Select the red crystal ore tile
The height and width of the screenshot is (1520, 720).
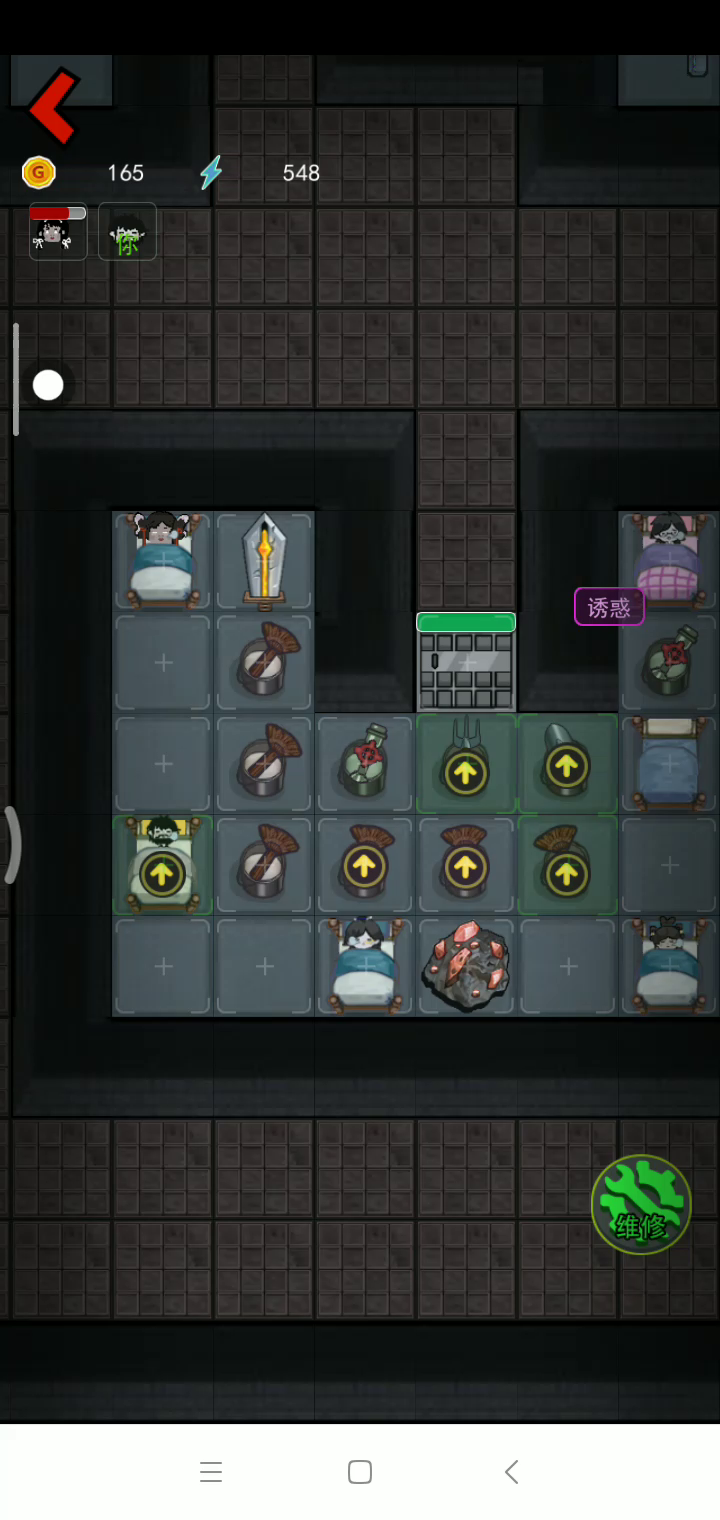click(x=466, y=966)
